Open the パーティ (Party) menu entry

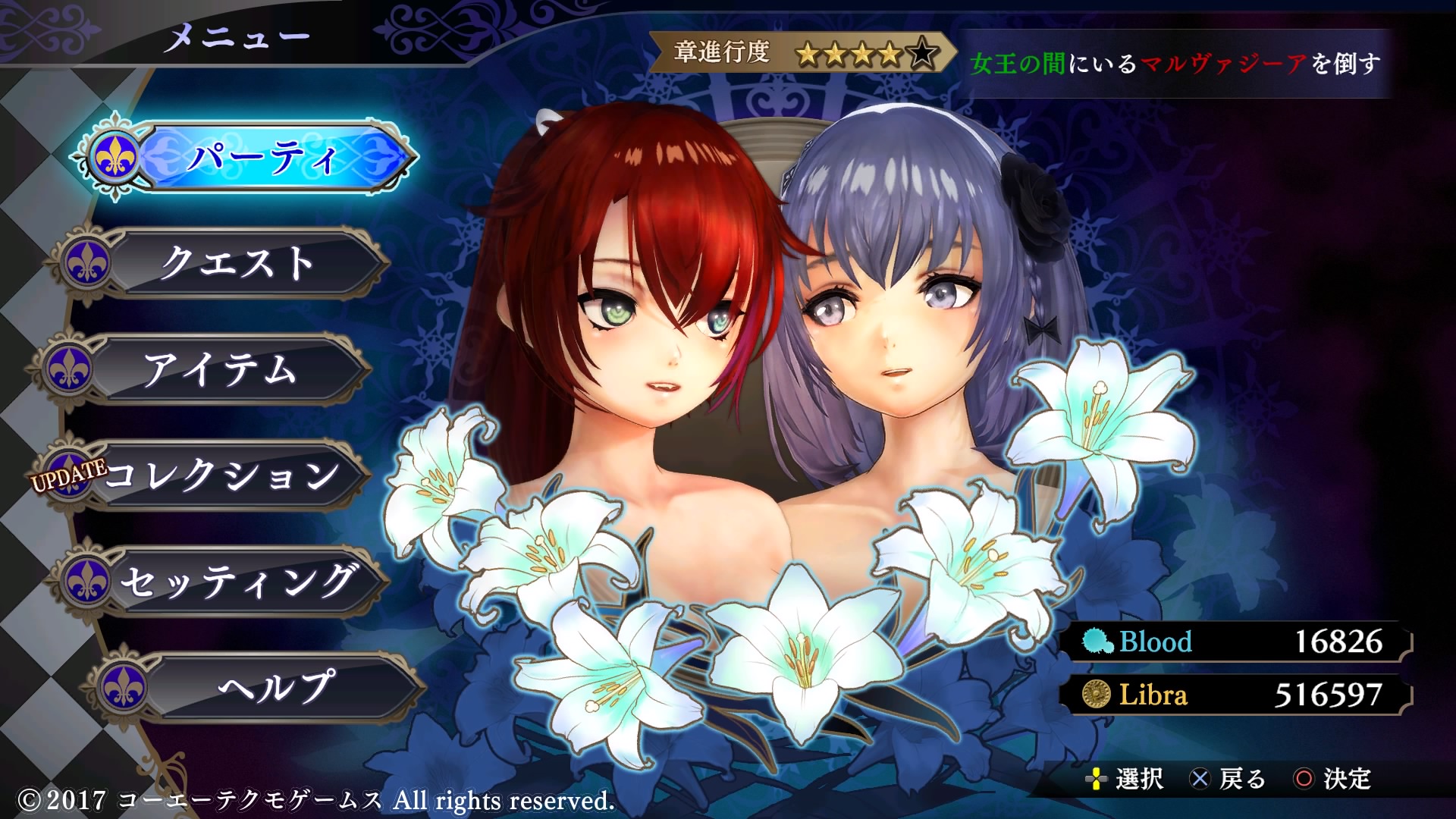pos(262,158)
